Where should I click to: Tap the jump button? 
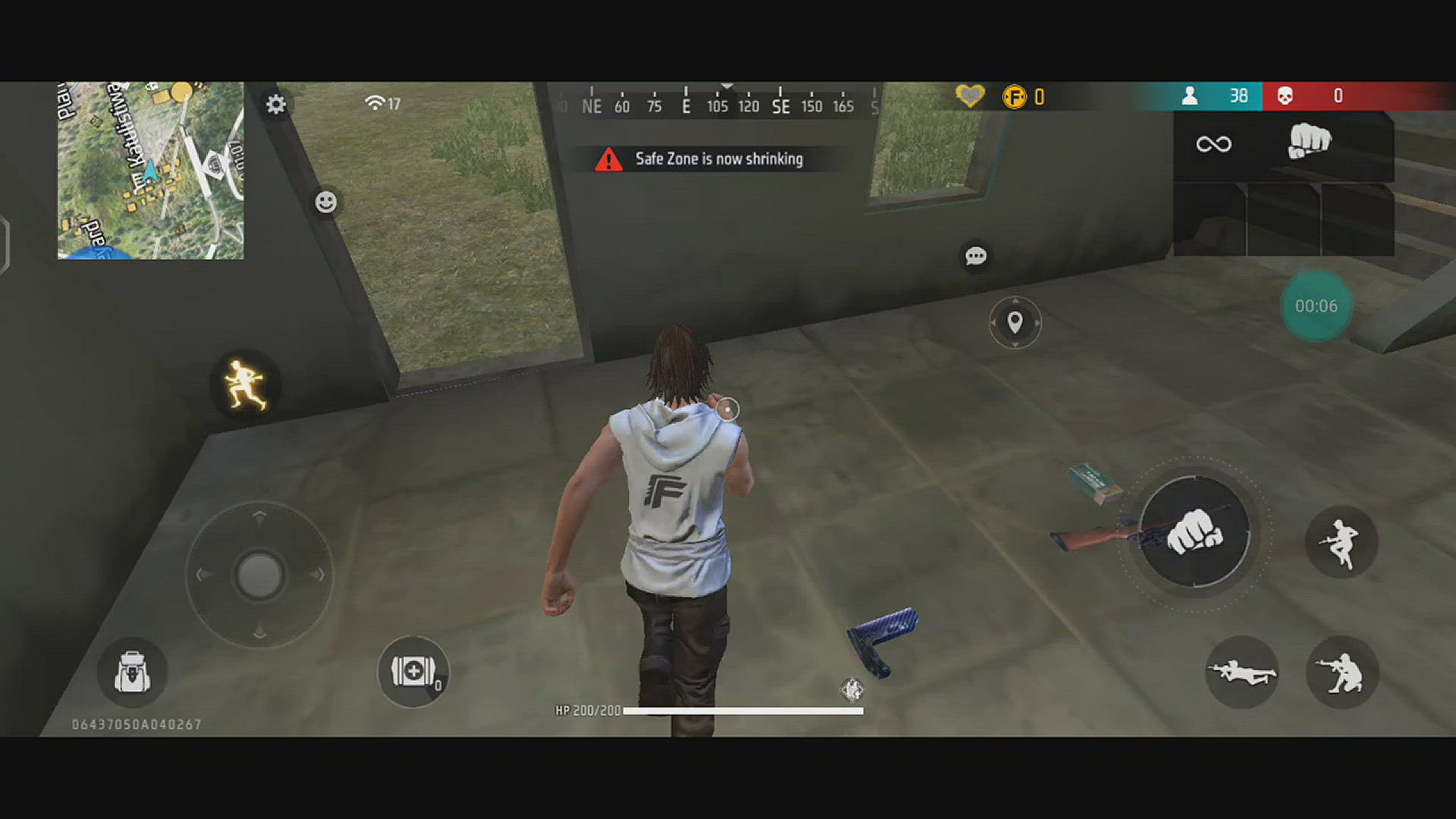coord(1341,542)
